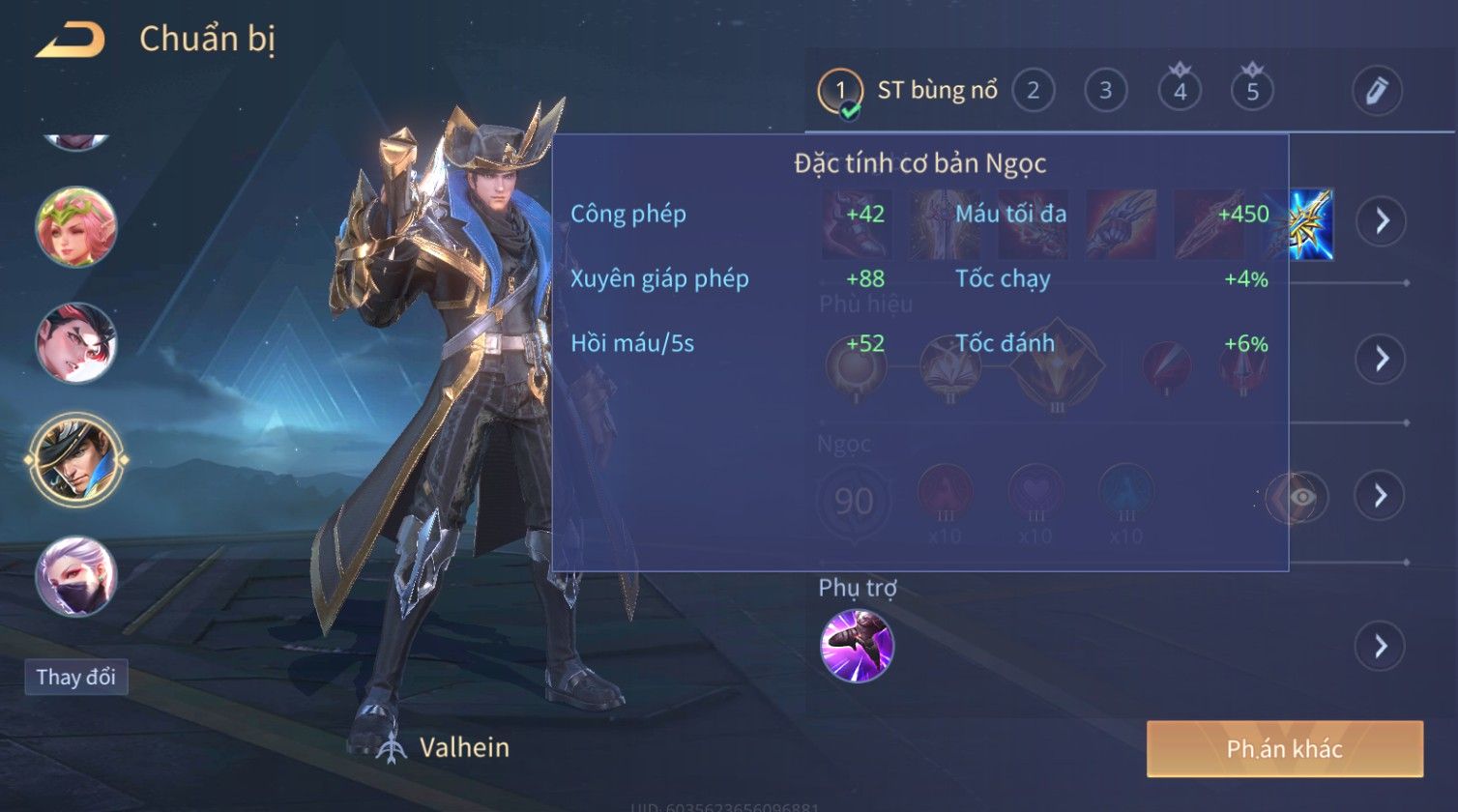Viewport: 1458px width, 812px height.
Task: Toggle Ngọc stats eye icon
Action: pyautogui.click(x=1301, y=497)
